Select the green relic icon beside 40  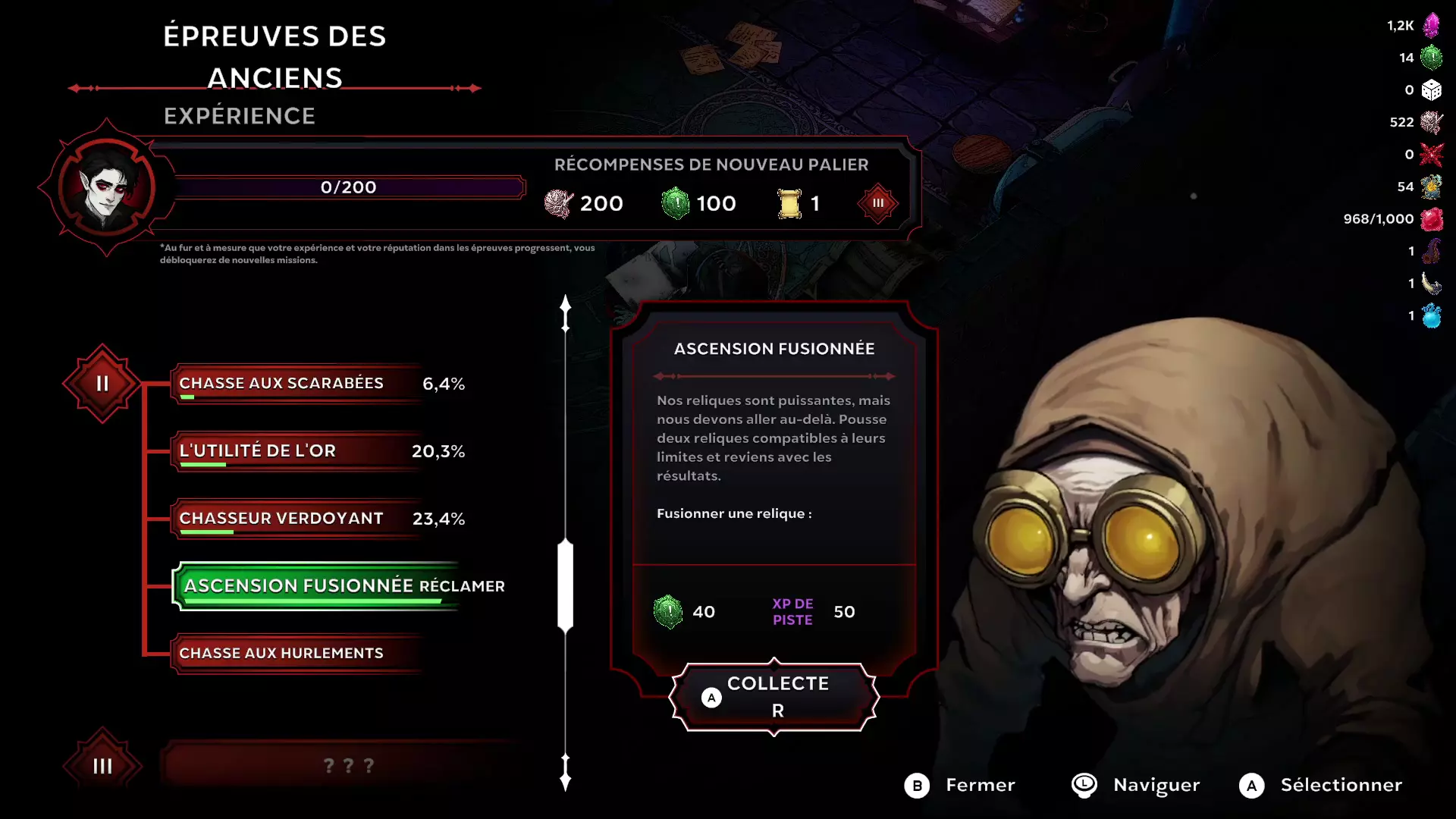(x=667, y=611)
